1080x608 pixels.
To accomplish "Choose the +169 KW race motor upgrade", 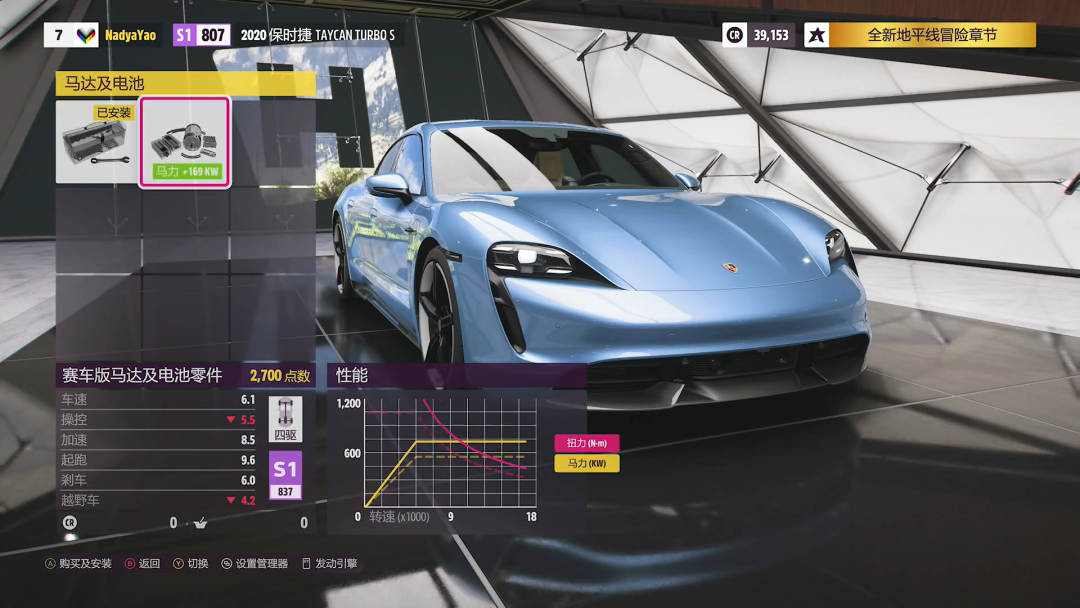I will pyautogui.click(x=186, y=142).
